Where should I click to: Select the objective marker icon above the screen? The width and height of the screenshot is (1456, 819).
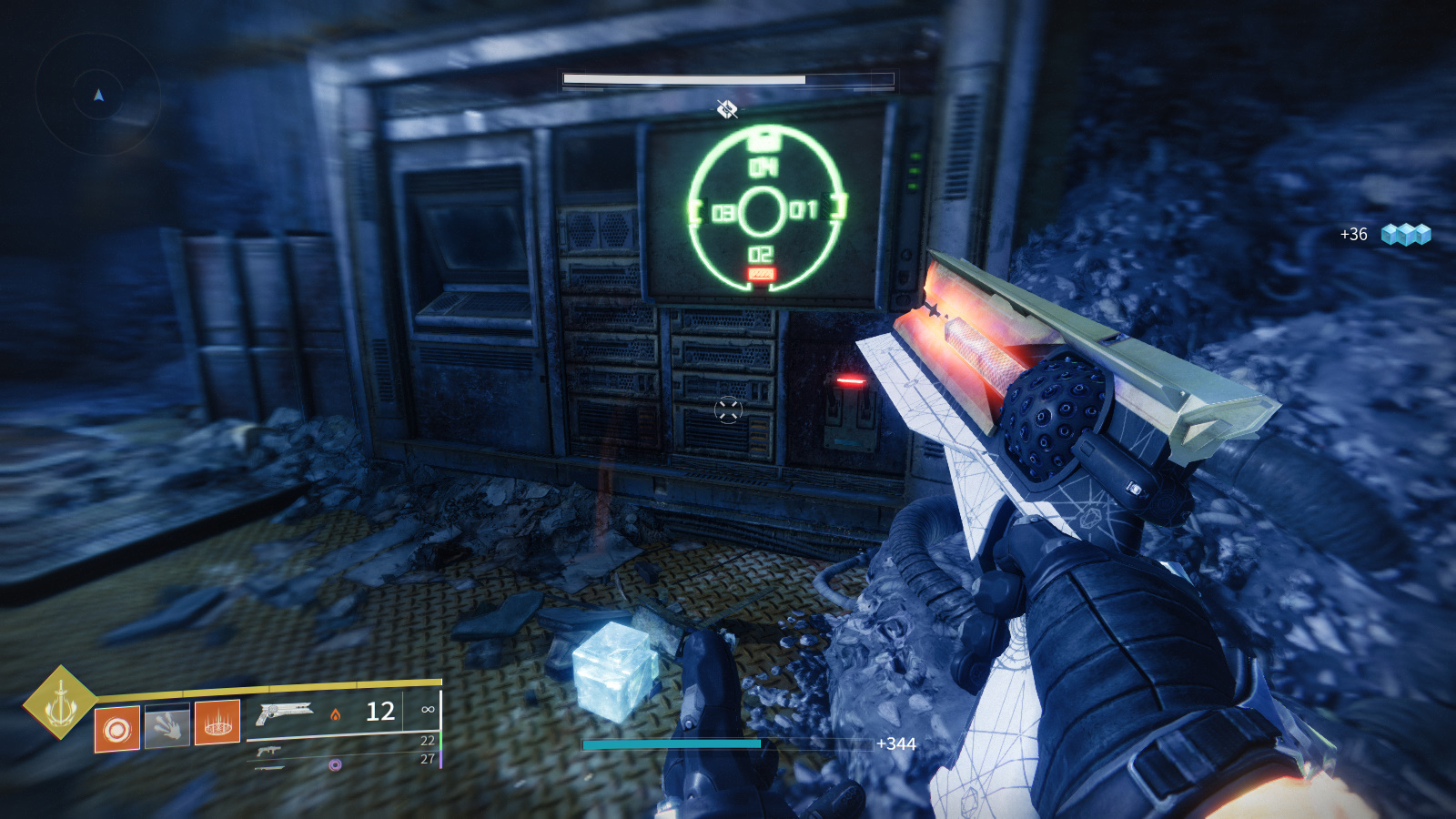click(726, 110)
